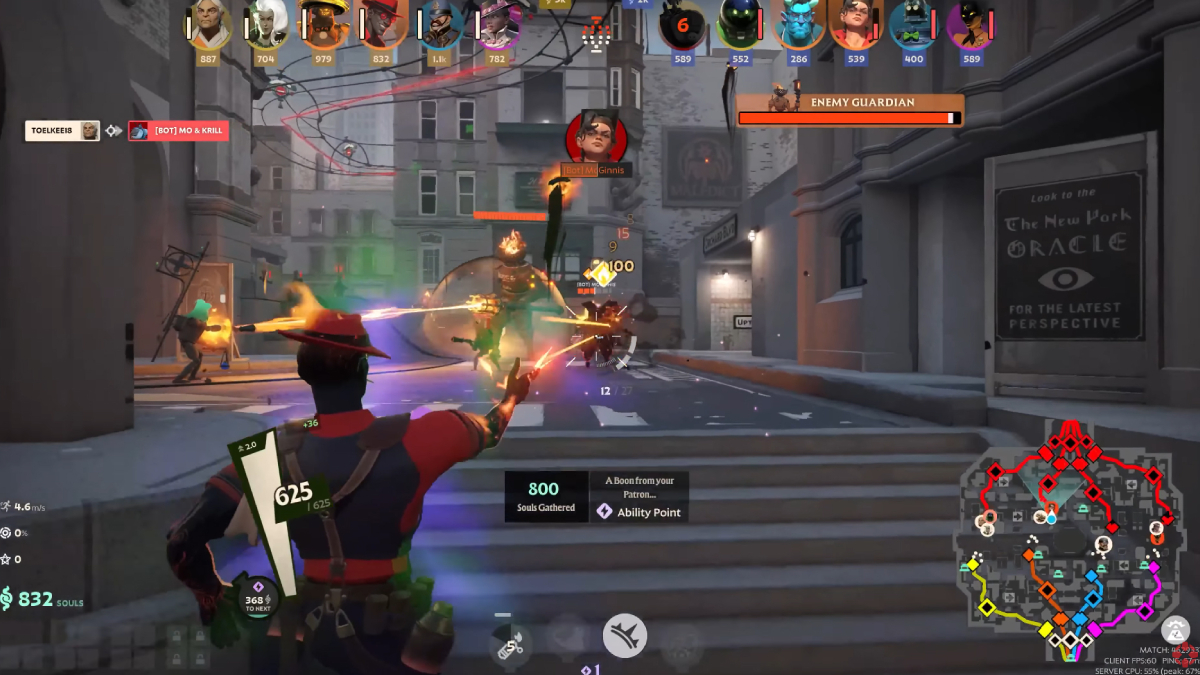Select the blue horned enemy portrait
The height and width of the screenshot is (675, 1200).
pyautogui.click(x=798, y=26)
